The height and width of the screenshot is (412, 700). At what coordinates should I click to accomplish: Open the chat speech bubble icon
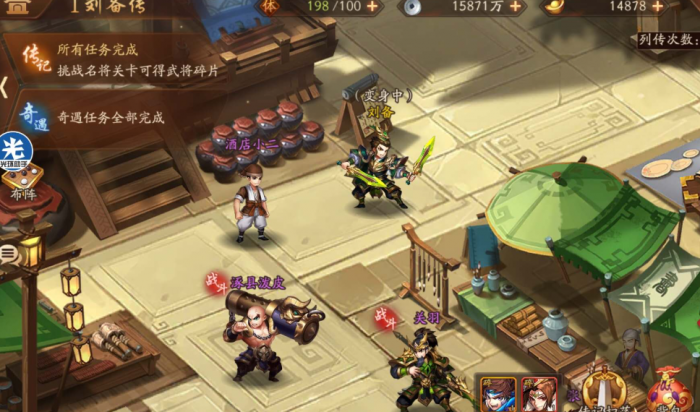pyautogui.click(x=7, y=255)
